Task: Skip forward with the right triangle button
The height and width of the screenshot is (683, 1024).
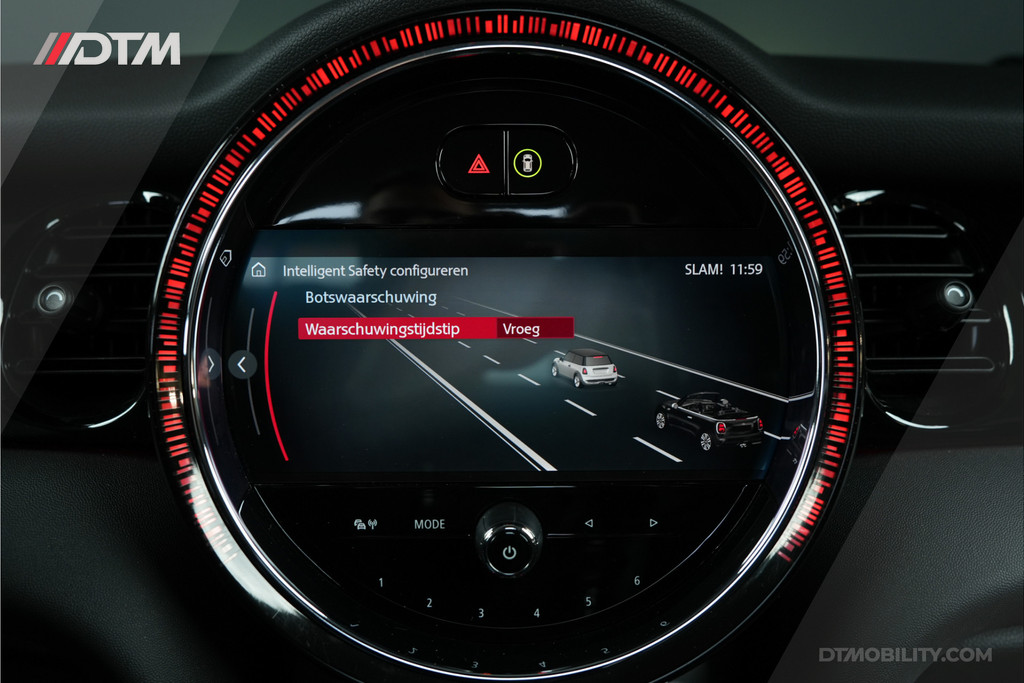Action: click(x=653, y=522)
